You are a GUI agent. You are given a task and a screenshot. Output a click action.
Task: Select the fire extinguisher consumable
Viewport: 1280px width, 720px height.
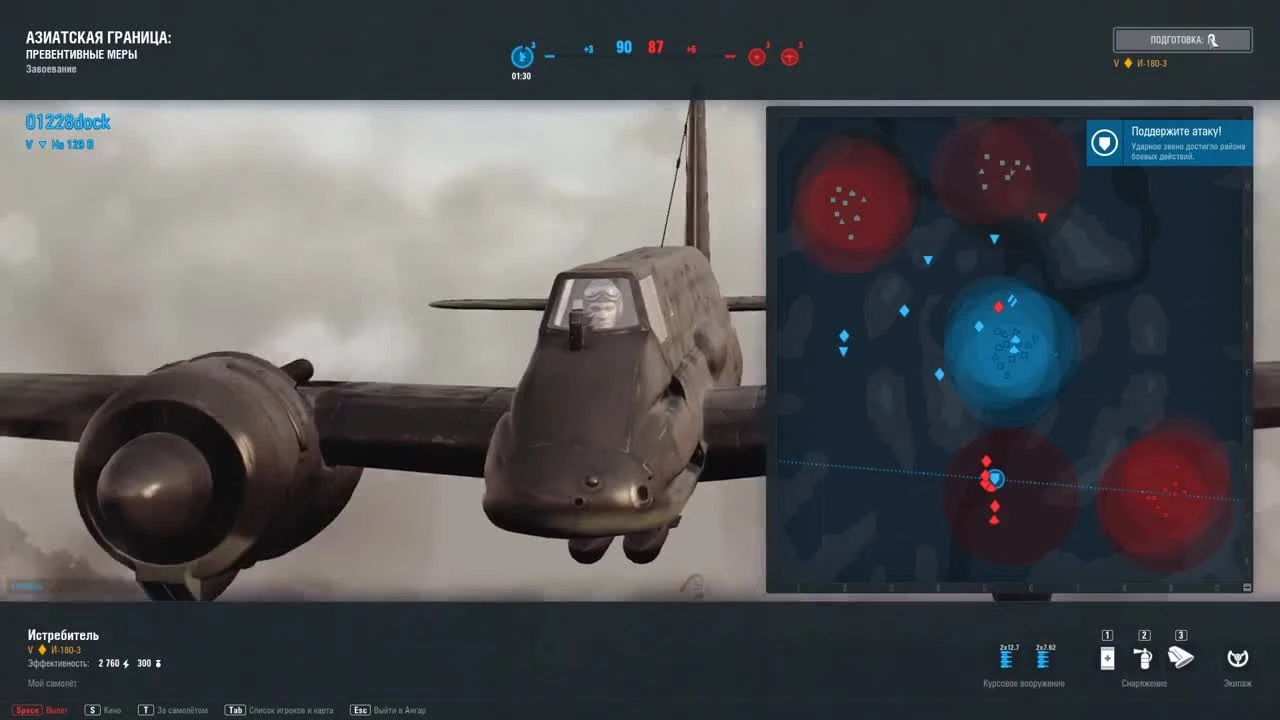pyautogui.click(x=1144, y=658)
